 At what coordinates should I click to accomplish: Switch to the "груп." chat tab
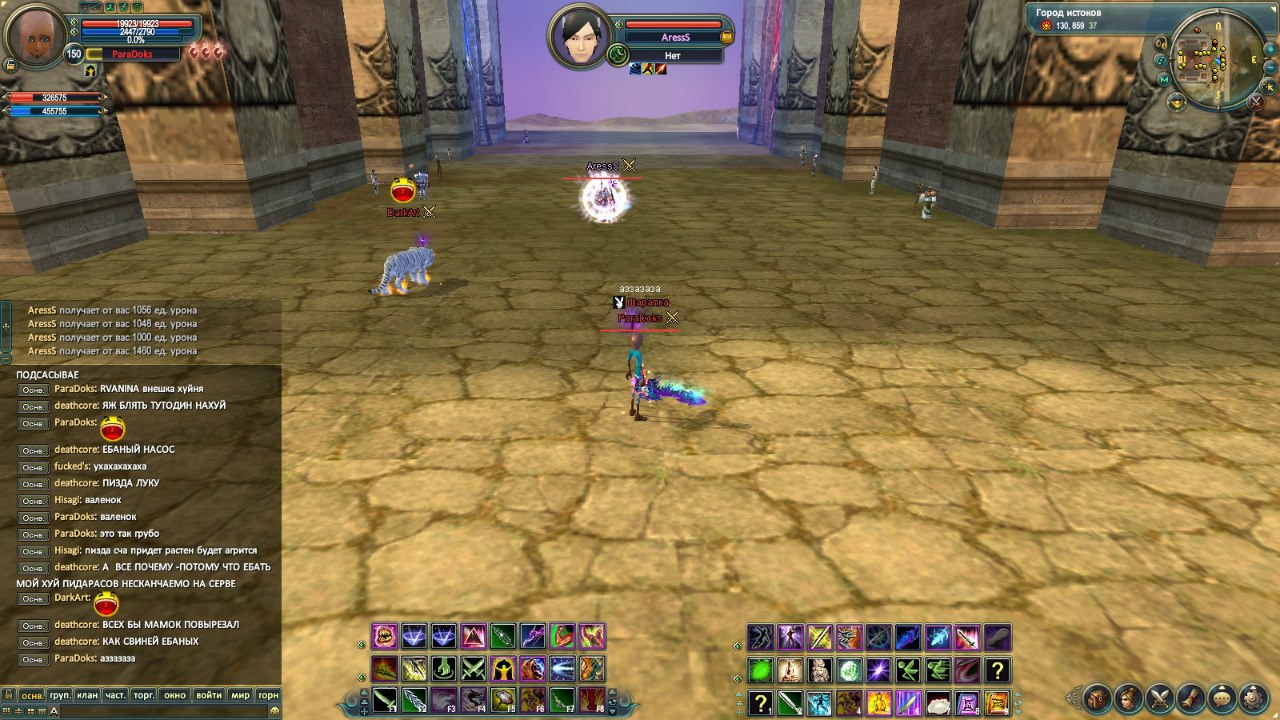(60, 695)
